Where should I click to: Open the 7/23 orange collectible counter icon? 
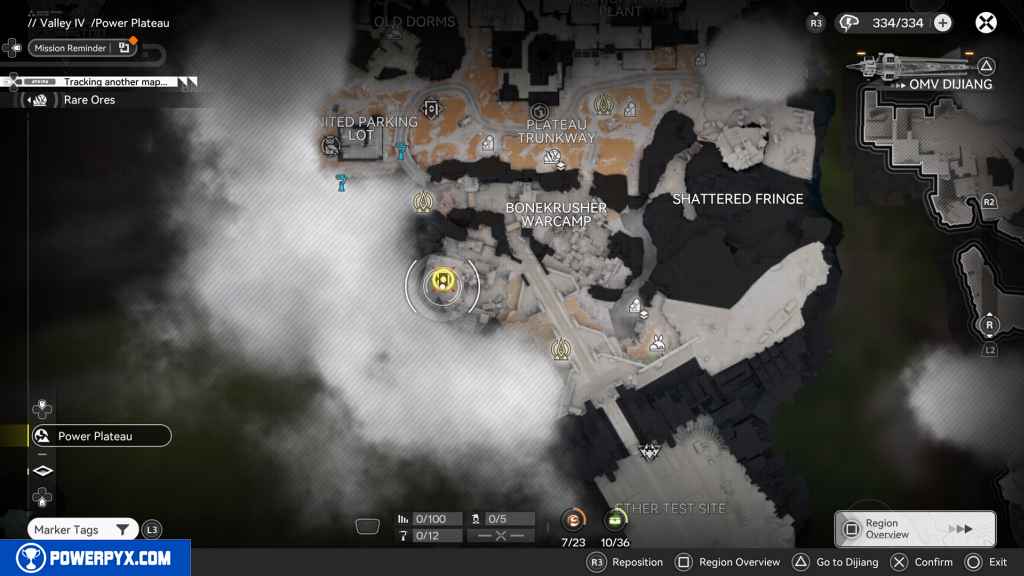click(573, 519)
